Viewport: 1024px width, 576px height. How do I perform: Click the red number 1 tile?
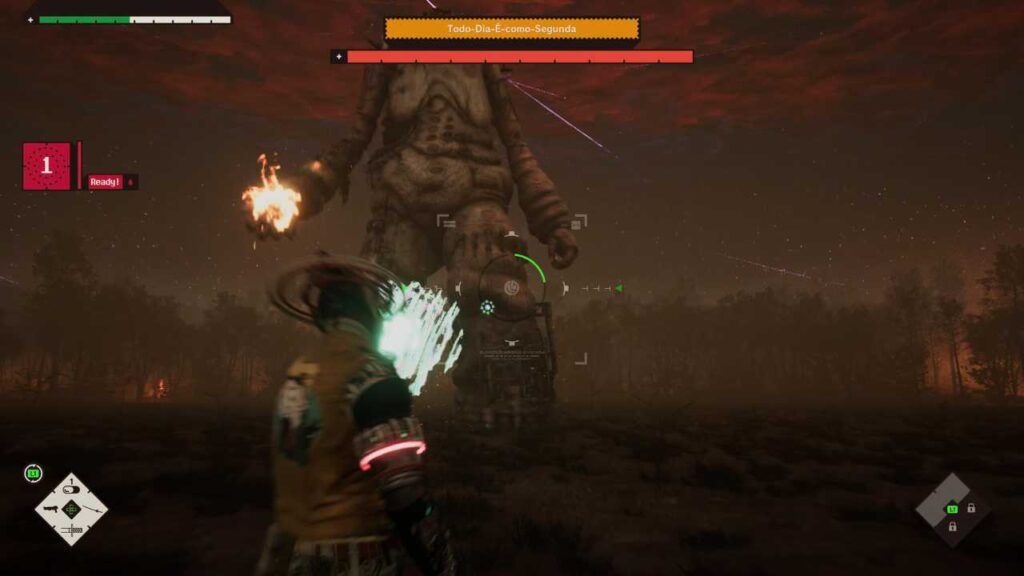pos(46,166)
